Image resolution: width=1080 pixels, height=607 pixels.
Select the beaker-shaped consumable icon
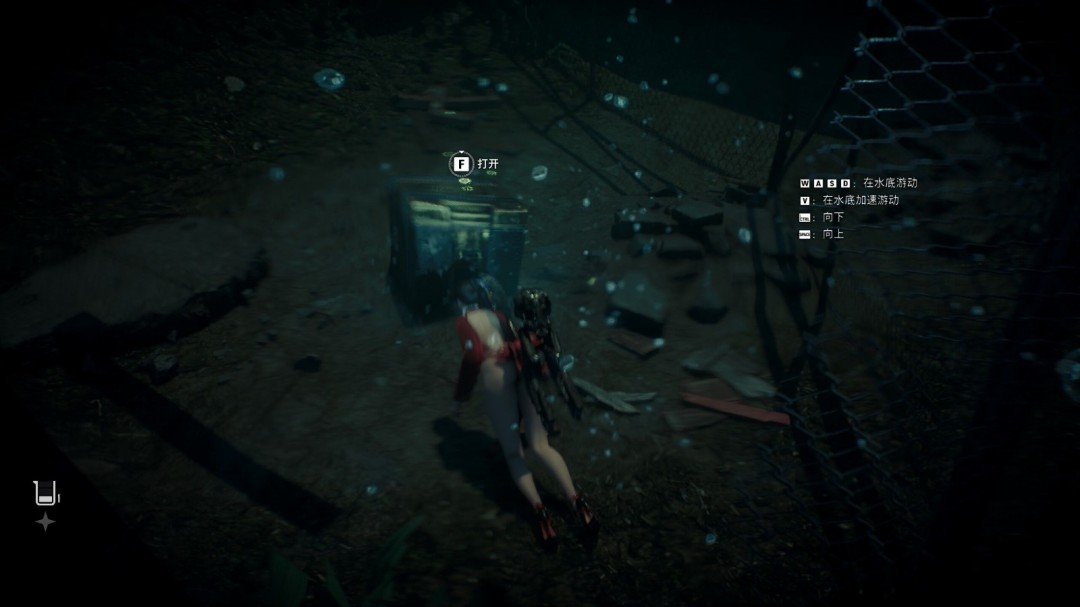click(45, 492)
